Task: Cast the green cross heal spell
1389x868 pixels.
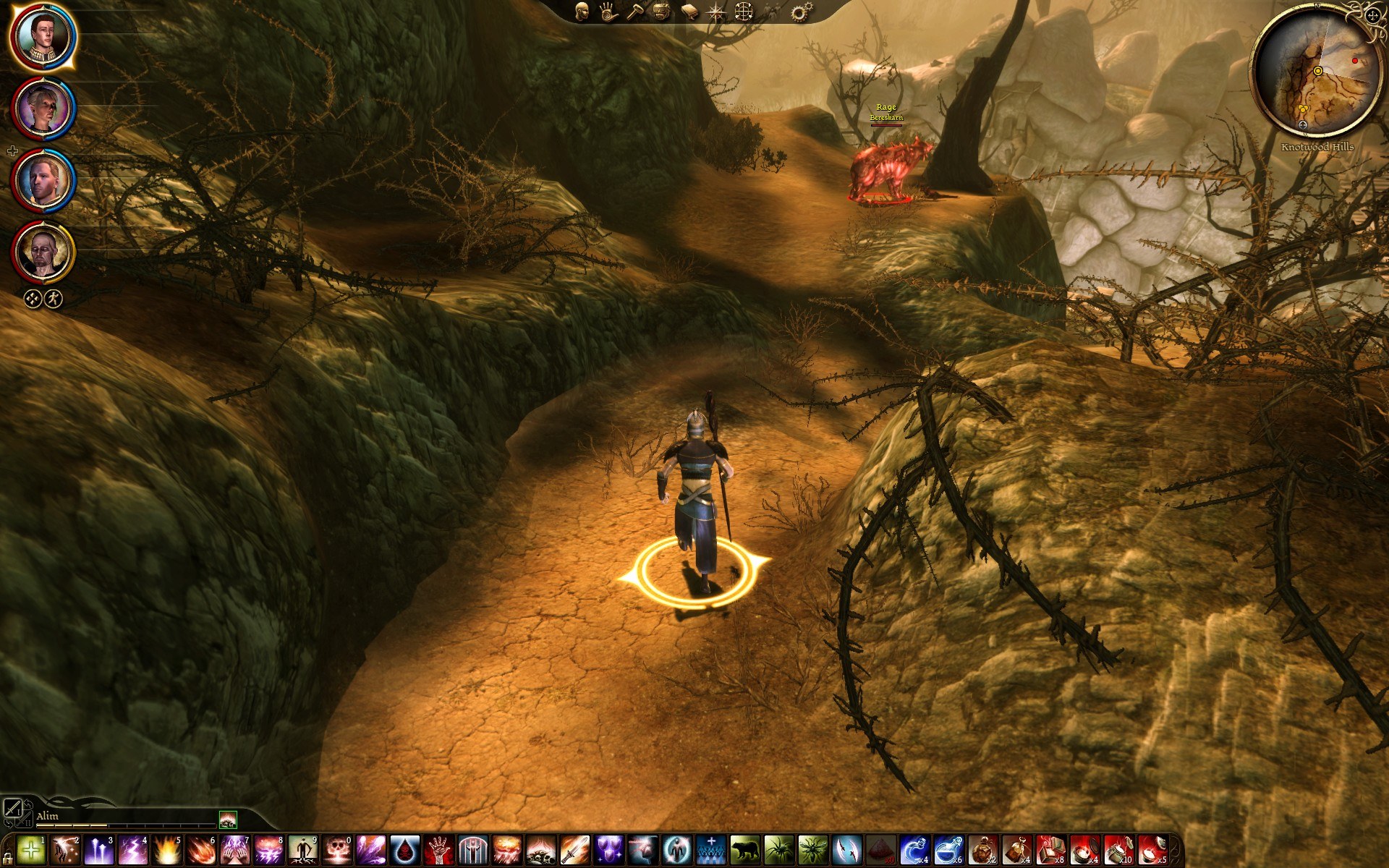Action: click(x=30, y=850)
